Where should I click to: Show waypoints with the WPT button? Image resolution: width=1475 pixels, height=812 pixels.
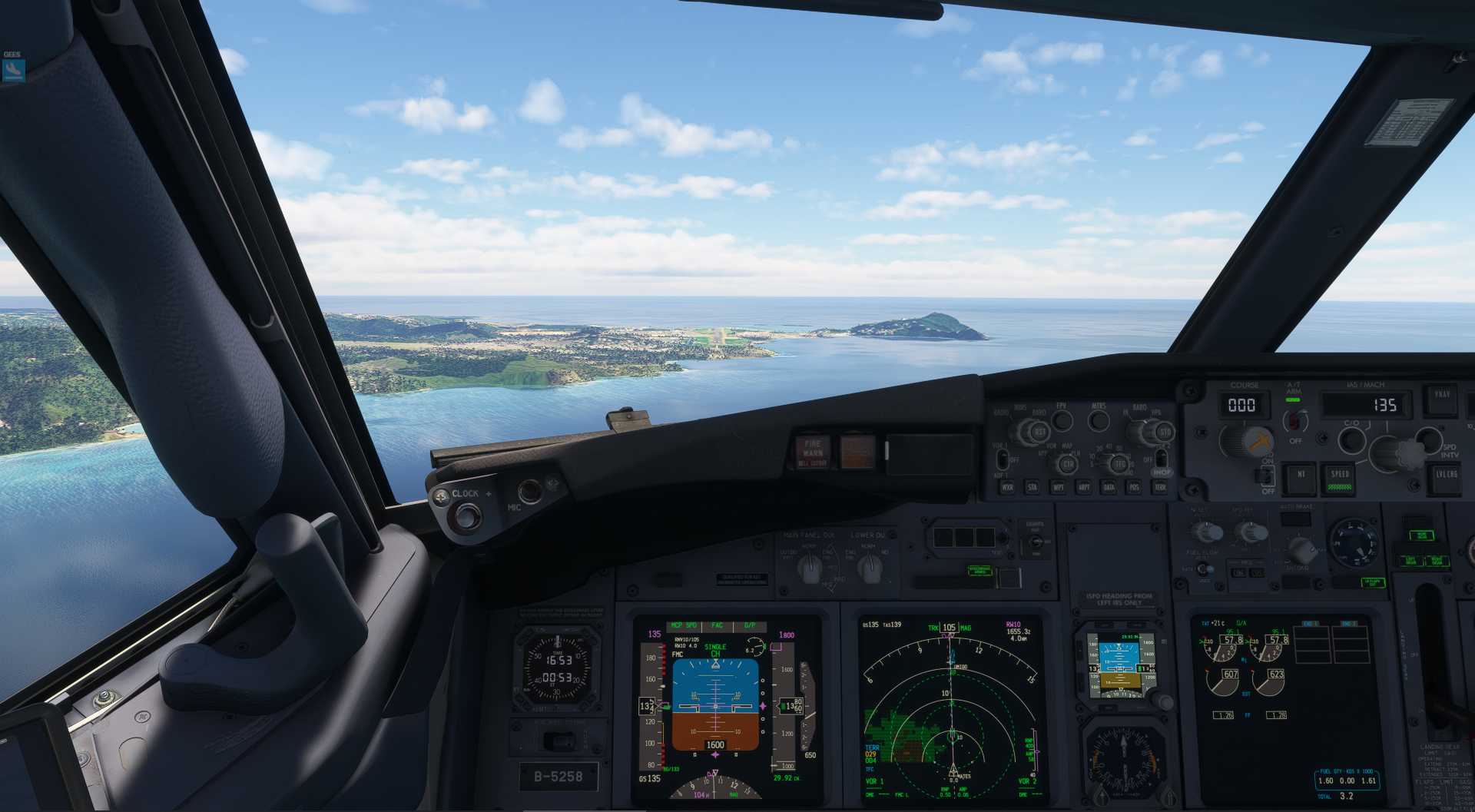(x=1059, y=487)
